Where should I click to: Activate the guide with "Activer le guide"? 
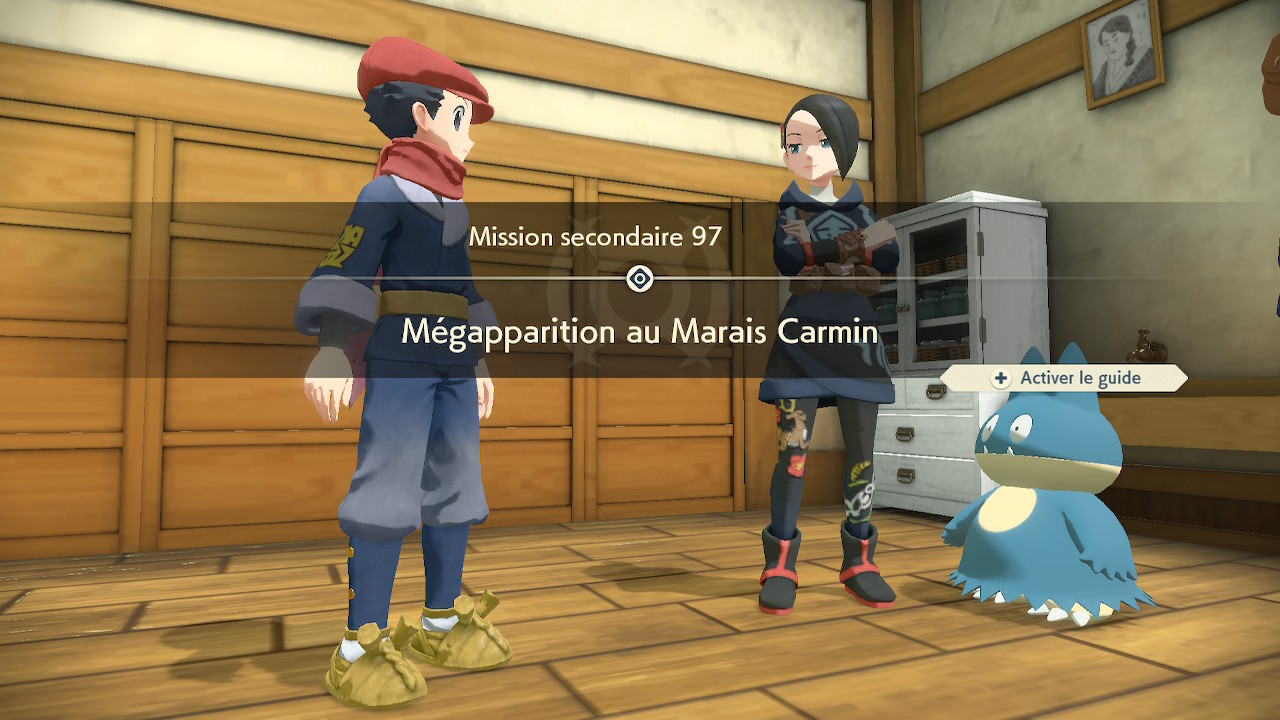1066,378
